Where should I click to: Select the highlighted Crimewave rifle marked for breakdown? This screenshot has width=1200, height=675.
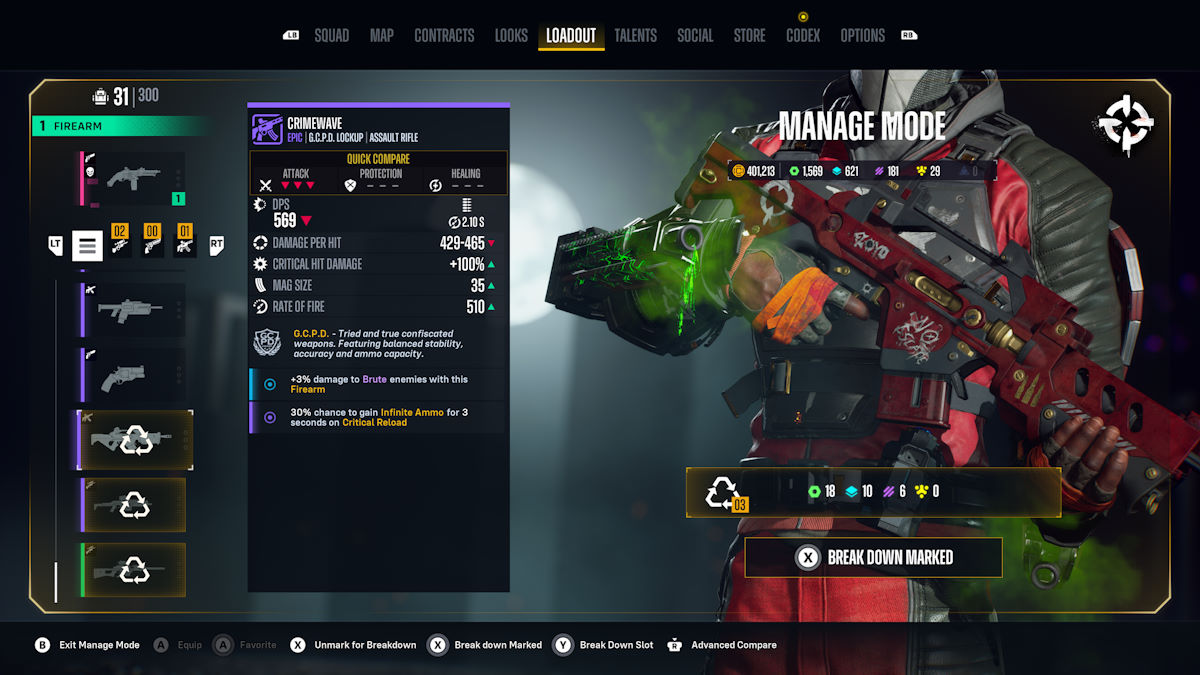[x=135, y=440]
